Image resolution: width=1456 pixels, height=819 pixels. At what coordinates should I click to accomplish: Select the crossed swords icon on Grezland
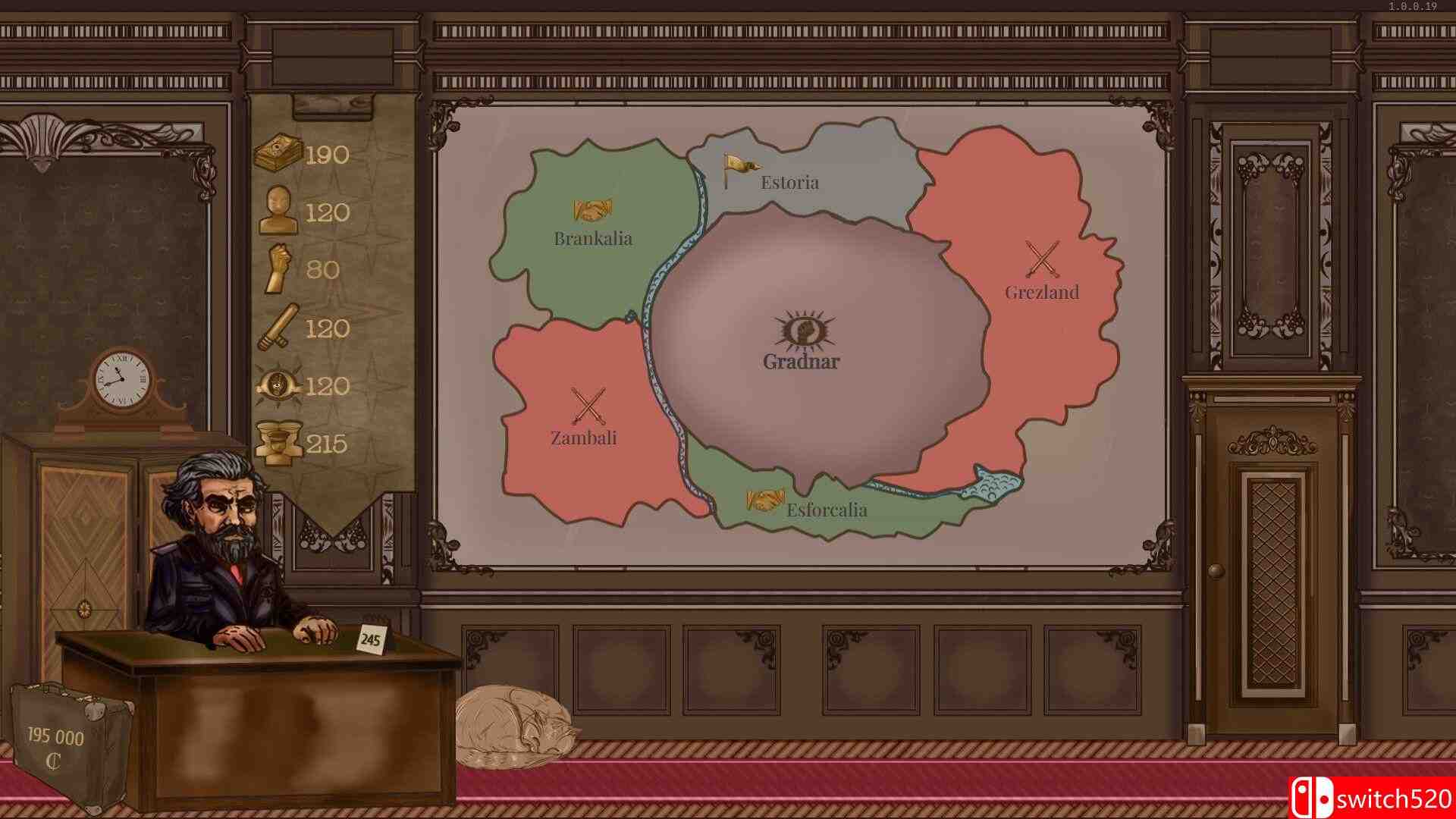pyautogui.click(x=1040, y=256)
